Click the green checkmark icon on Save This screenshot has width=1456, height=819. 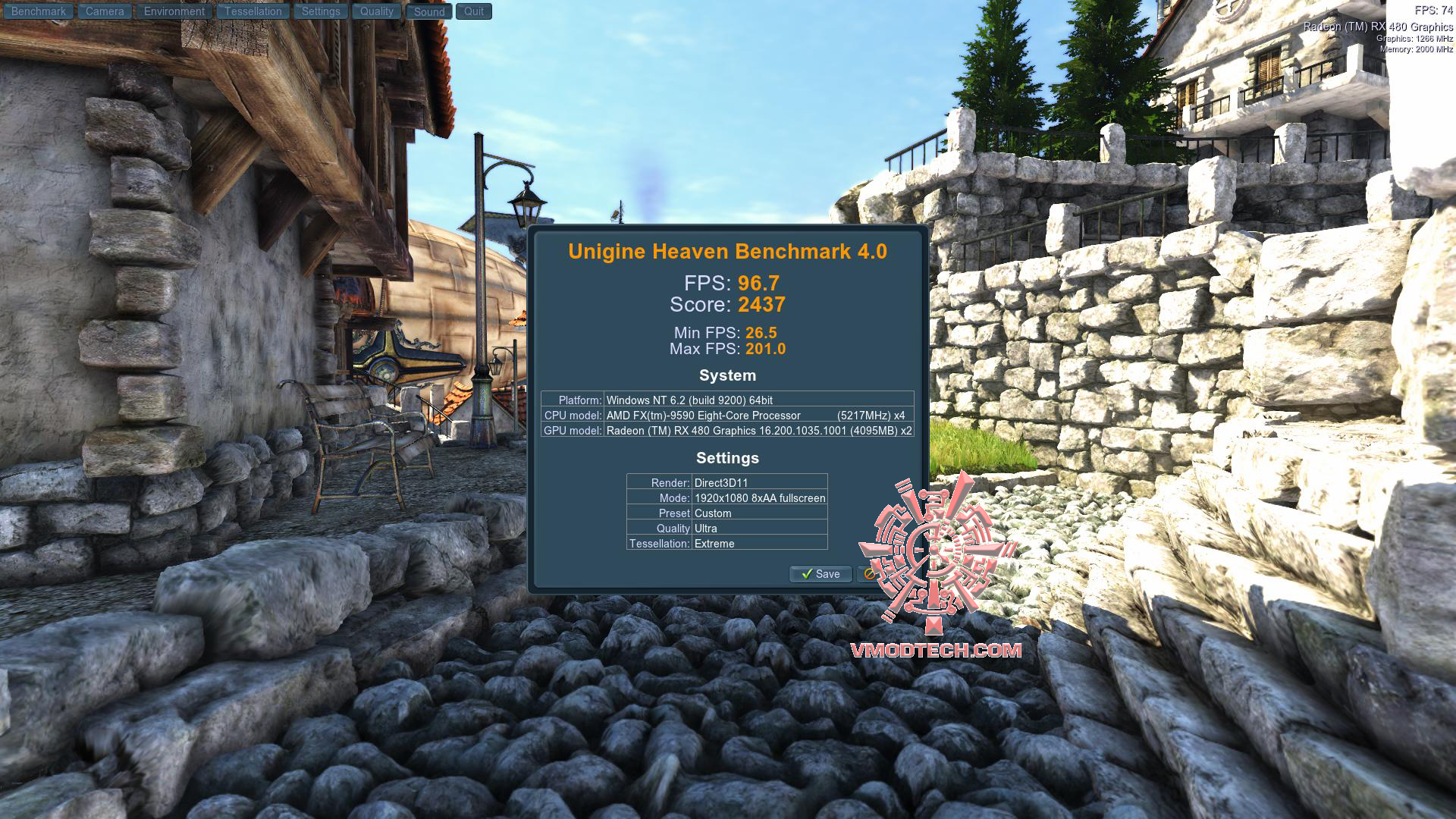click(807, 574)
